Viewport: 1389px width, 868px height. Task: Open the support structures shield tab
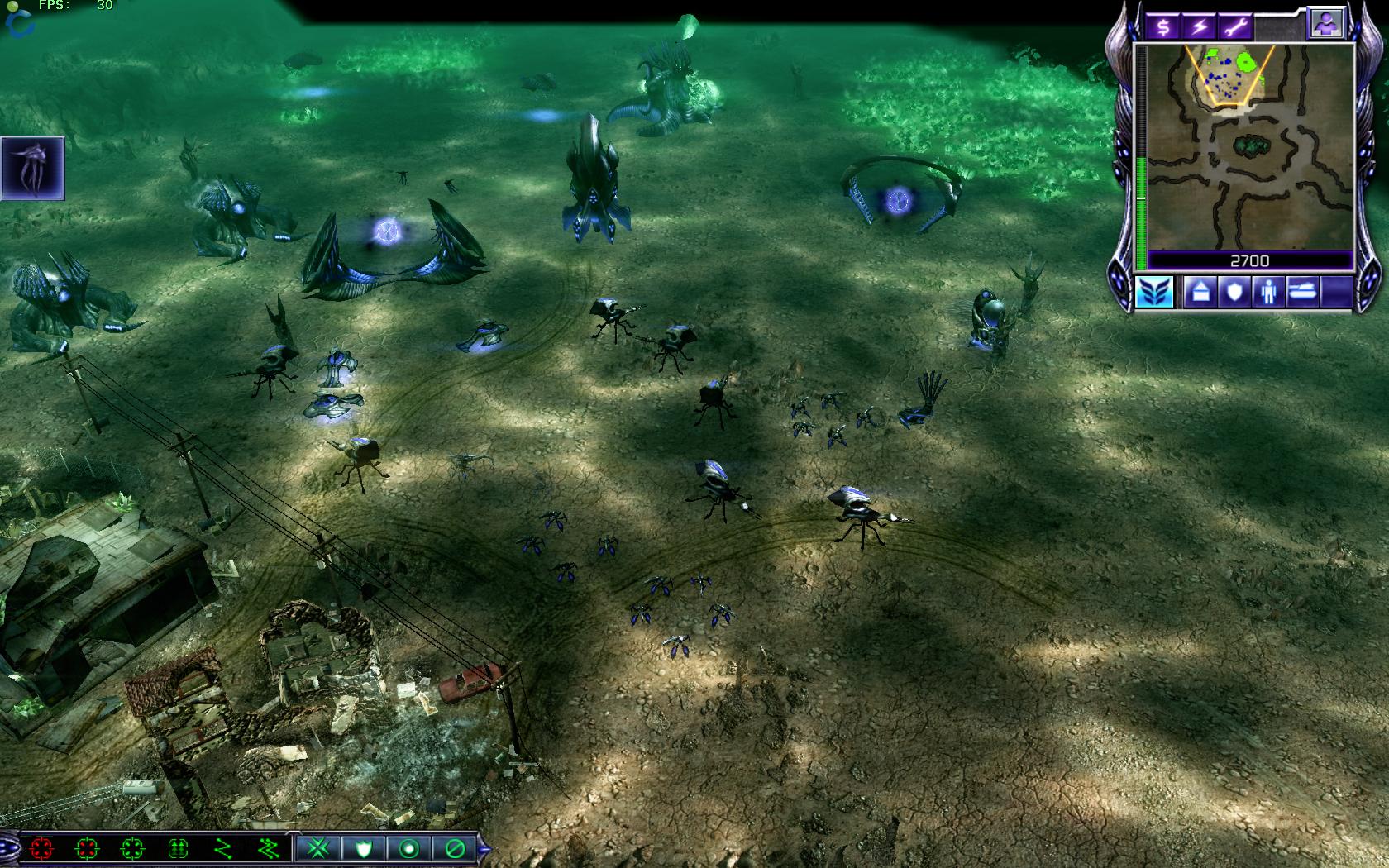pyautogui.click(x=1234, y=292)
